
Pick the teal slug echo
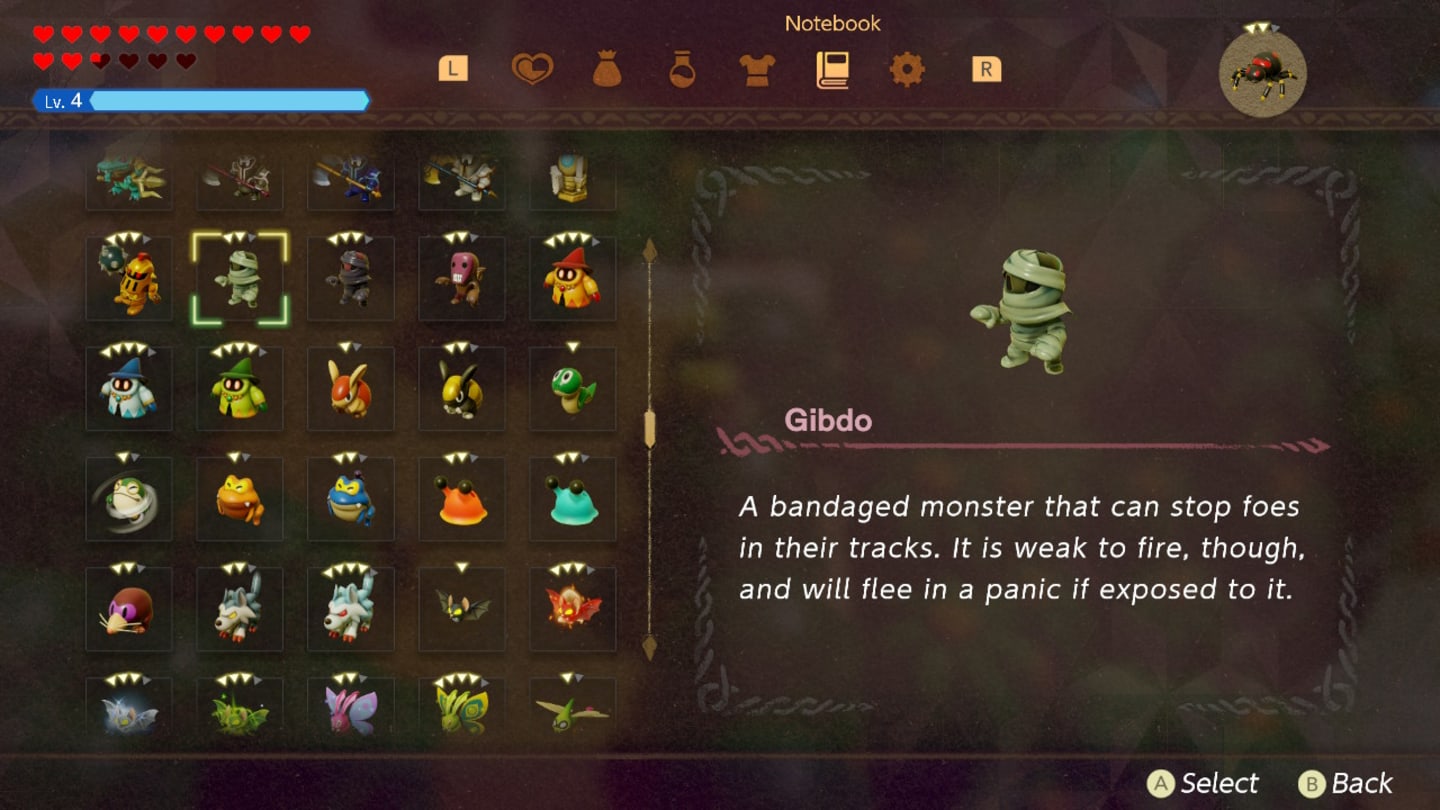coord(572,499)
